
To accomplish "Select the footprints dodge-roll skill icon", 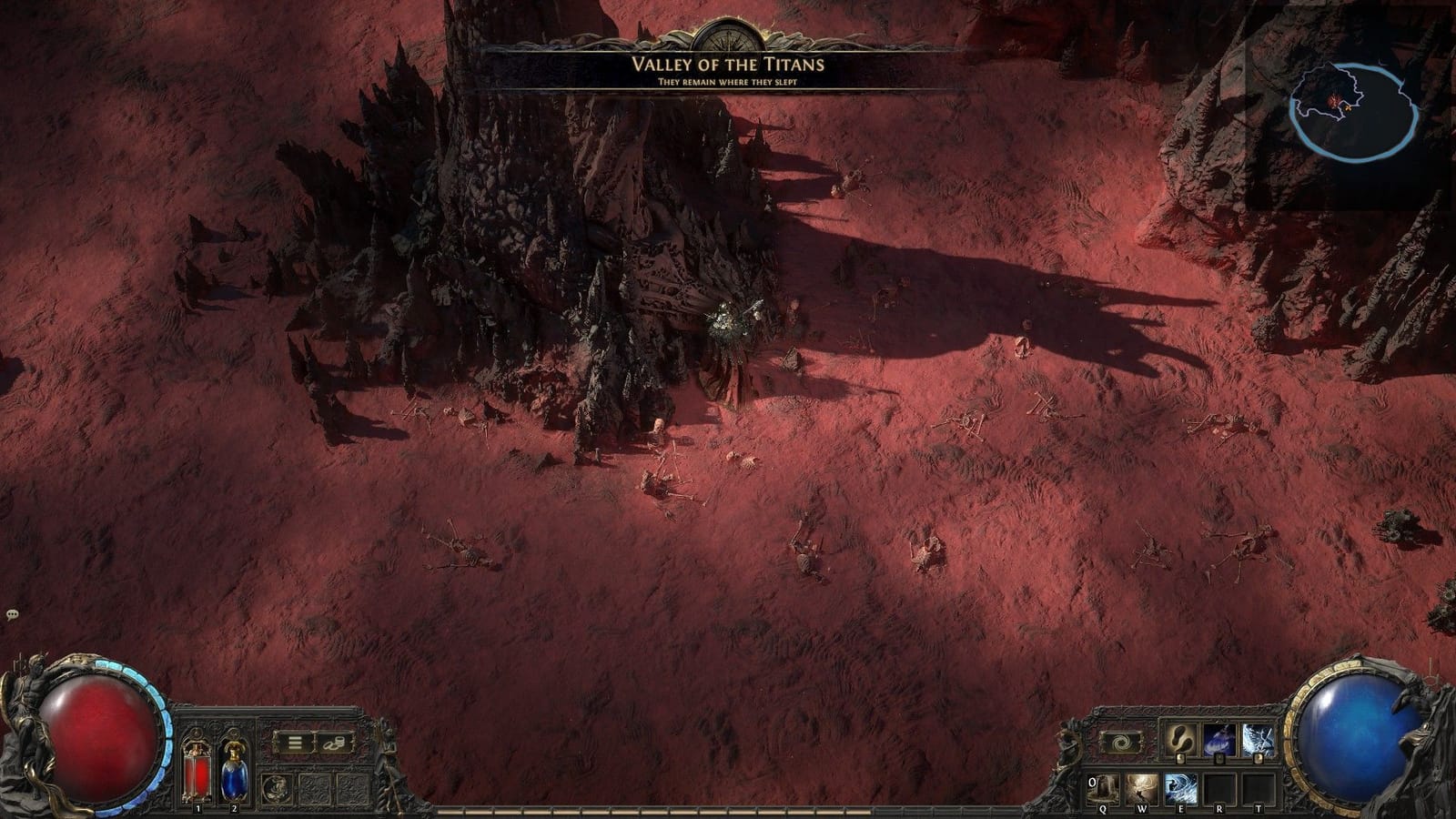I will (1179, 739).
